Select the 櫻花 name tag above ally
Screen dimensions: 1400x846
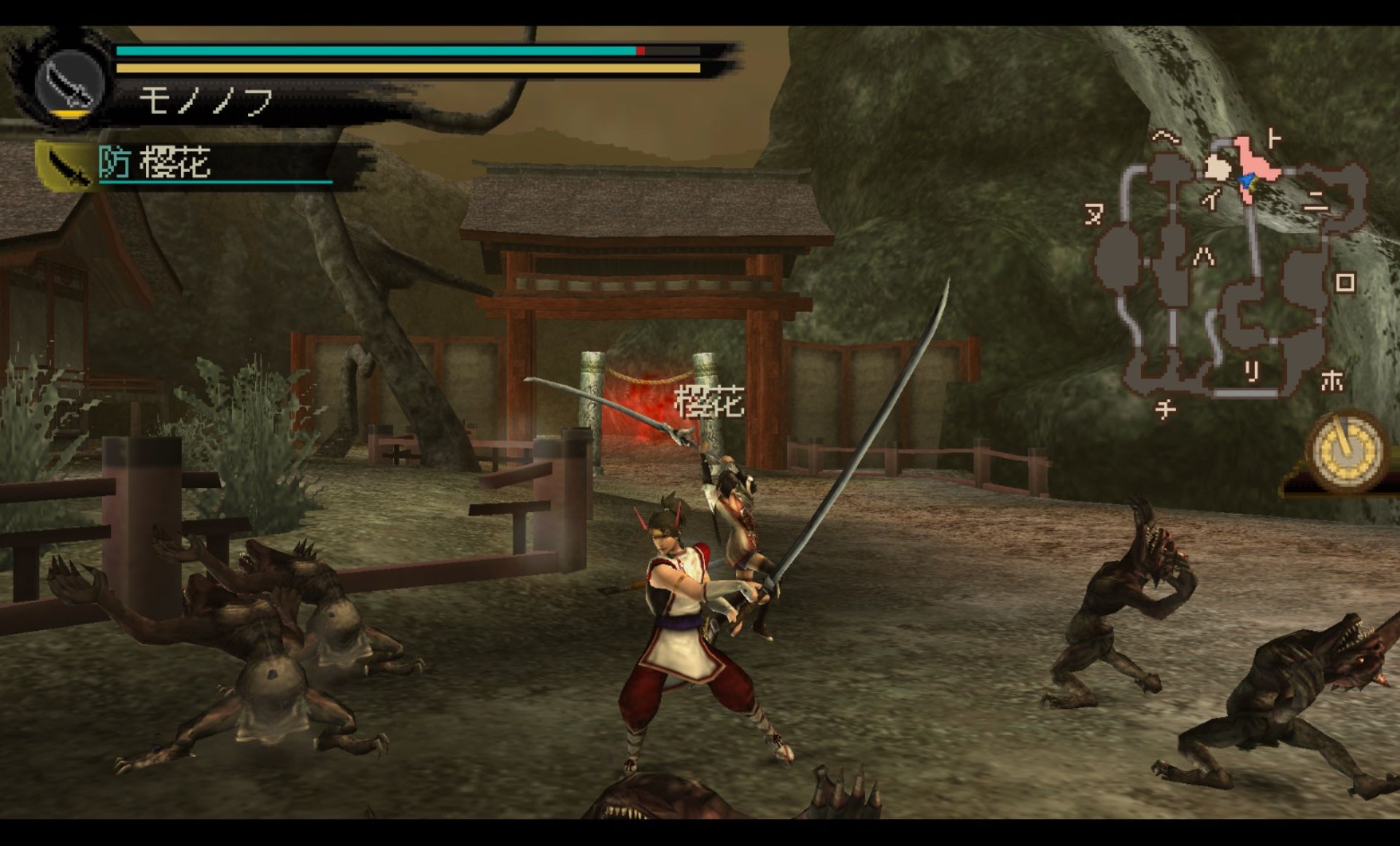[x=708, y=402]
